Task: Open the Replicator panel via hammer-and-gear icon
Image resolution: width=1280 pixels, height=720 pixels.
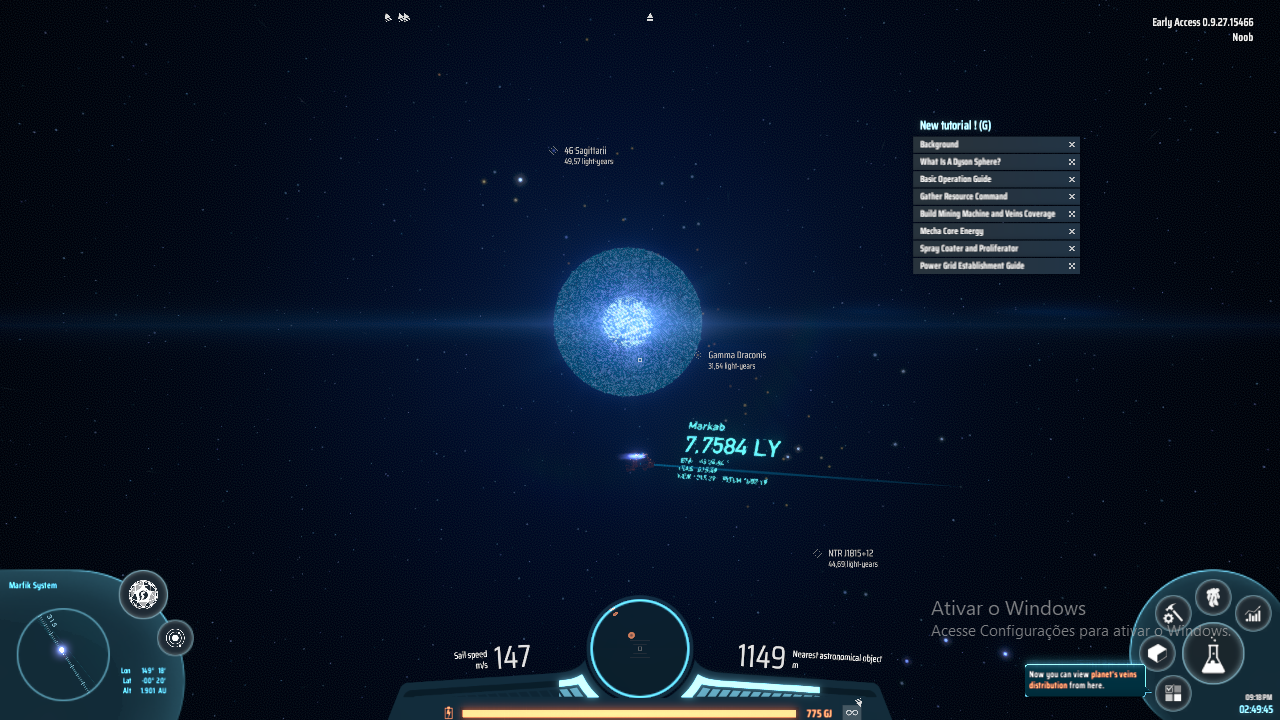Action: coord(1172,613)
